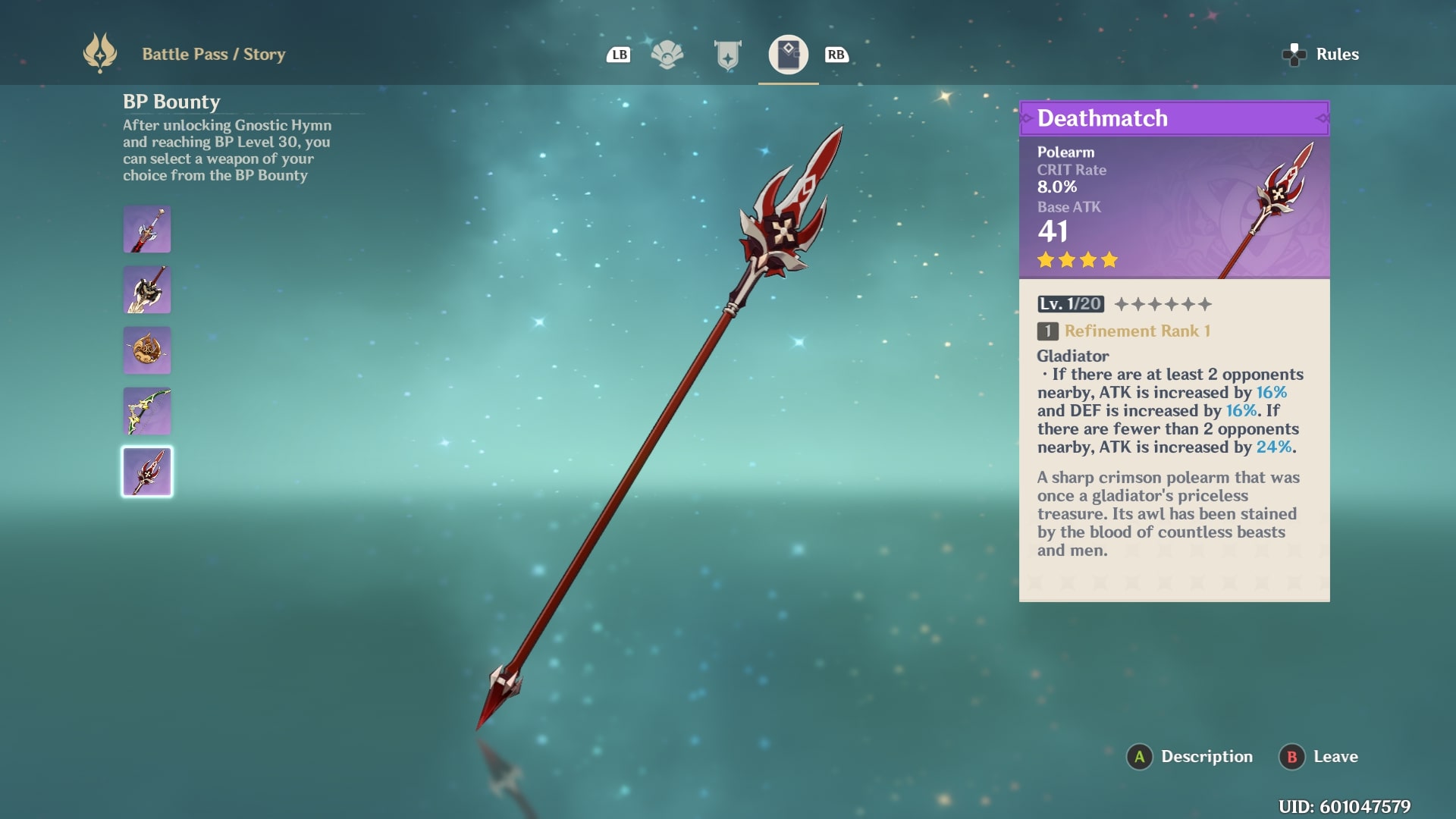Image resolution: width=1456 pixels, height=819 pixels.
Task: Open the banner shield missions tab
Action: click(728, 55)
